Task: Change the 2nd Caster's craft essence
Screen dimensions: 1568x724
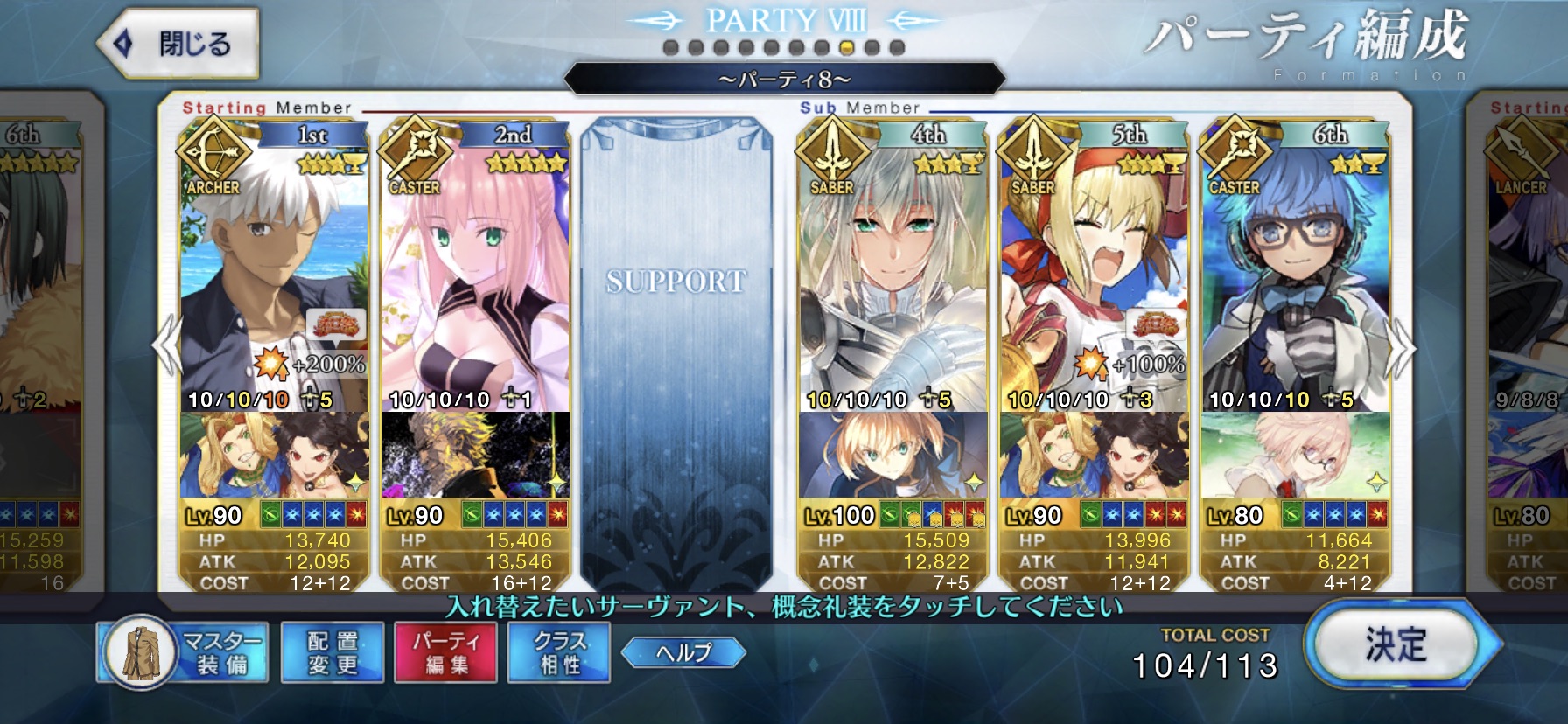Action: (475, 455)
